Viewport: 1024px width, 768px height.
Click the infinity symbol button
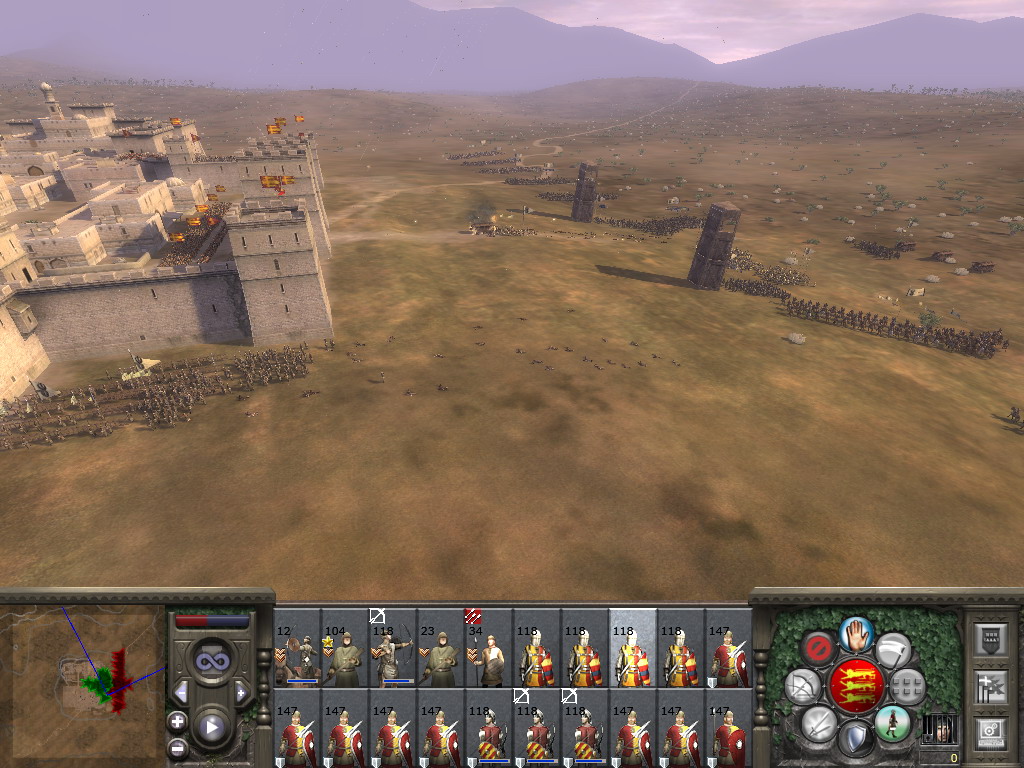[211, 661]
